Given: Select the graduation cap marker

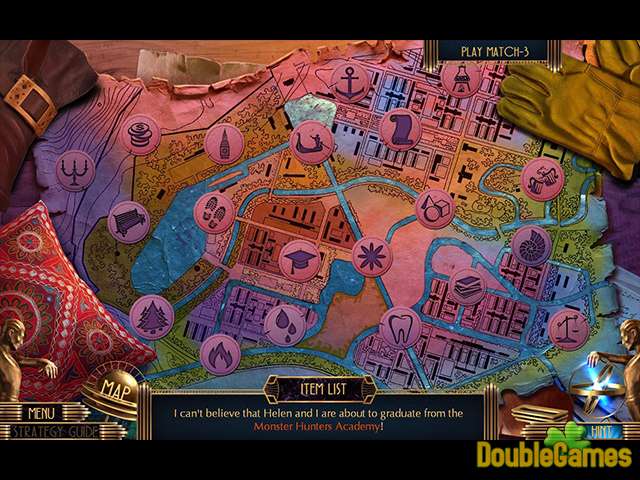Looking at the screenshot, I should pos(300,261).
